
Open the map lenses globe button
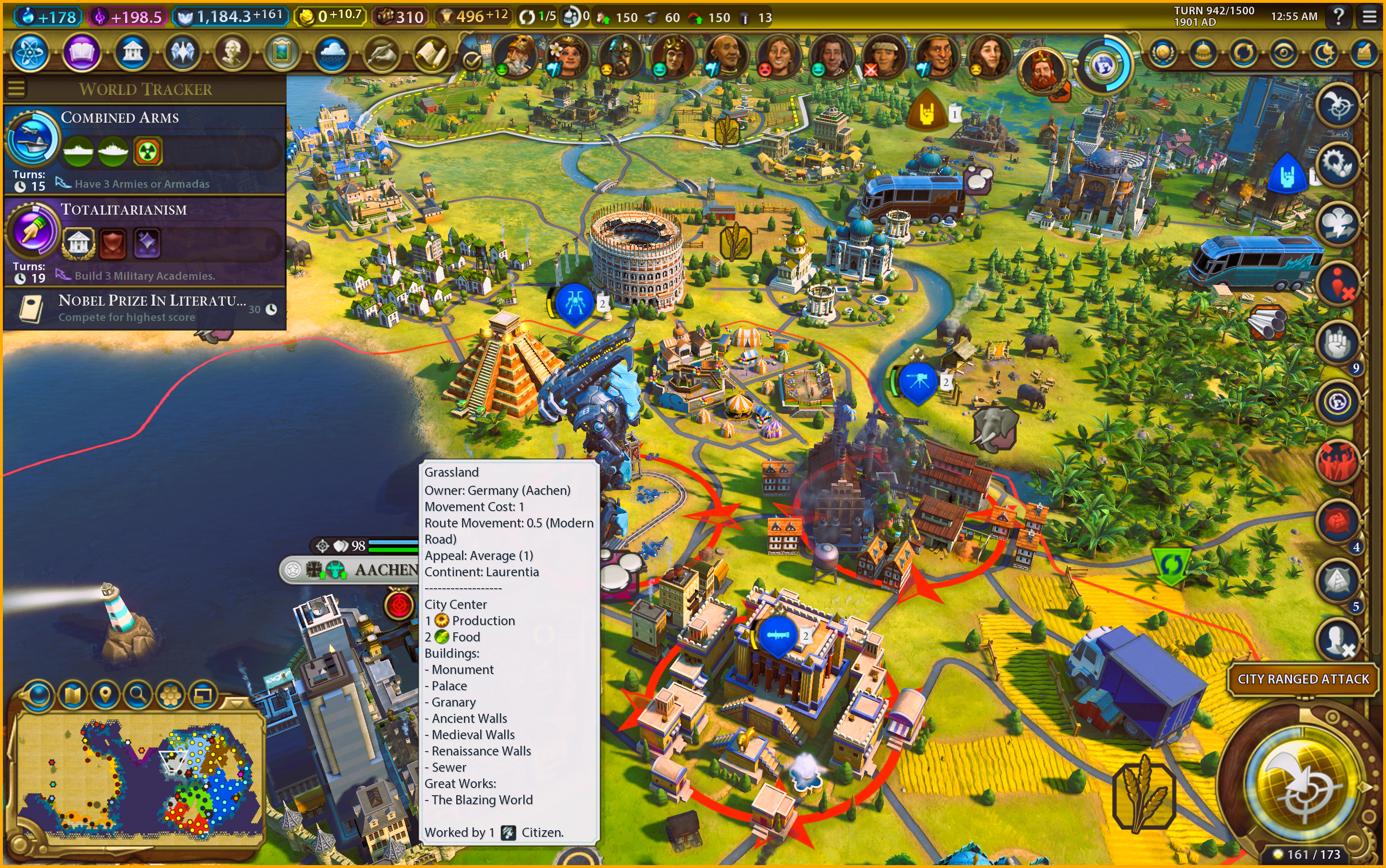click(x=38, y=695)
